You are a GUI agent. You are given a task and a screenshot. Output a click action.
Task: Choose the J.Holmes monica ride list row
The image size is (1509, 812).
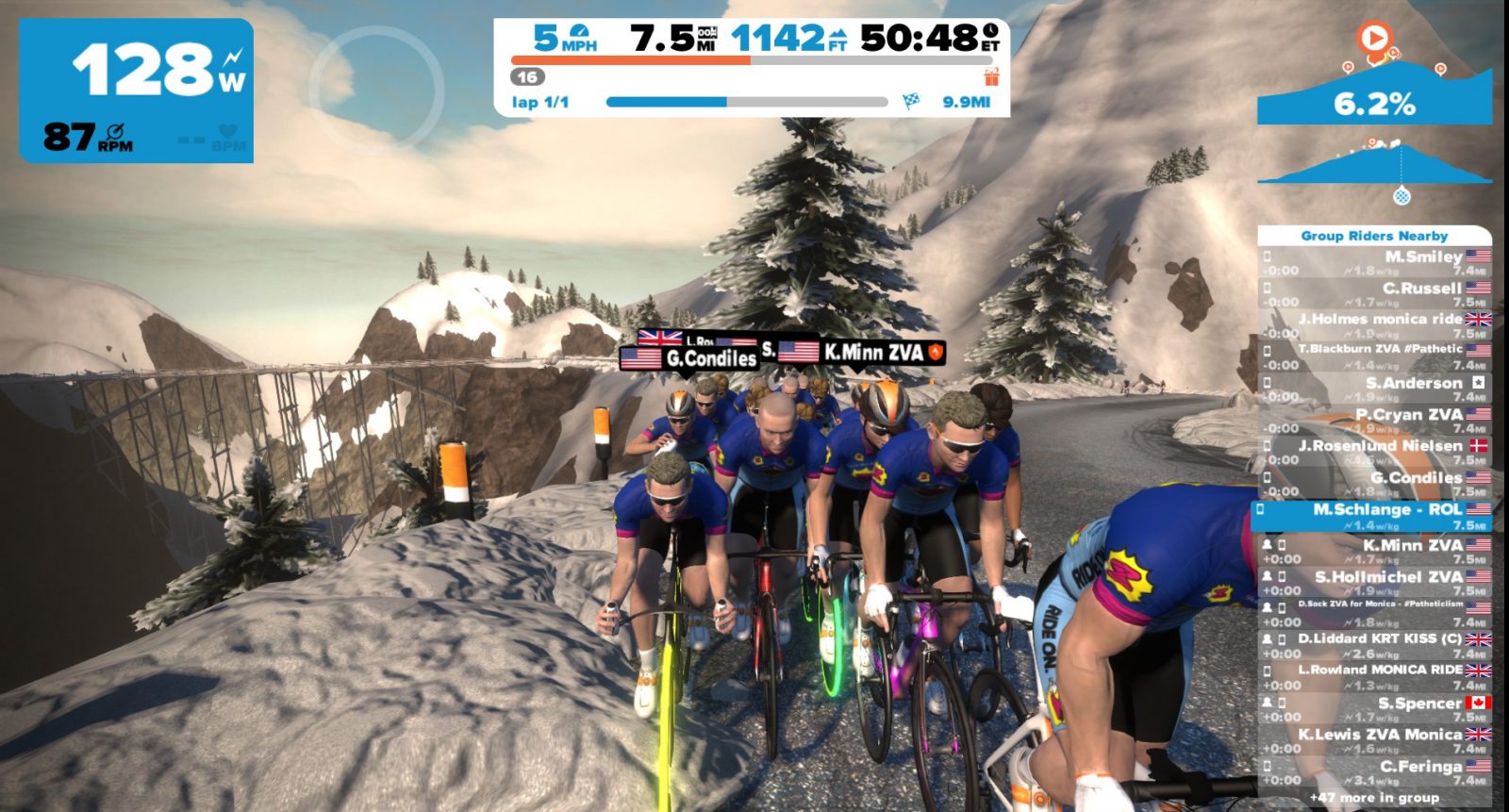click(1374, 325)
